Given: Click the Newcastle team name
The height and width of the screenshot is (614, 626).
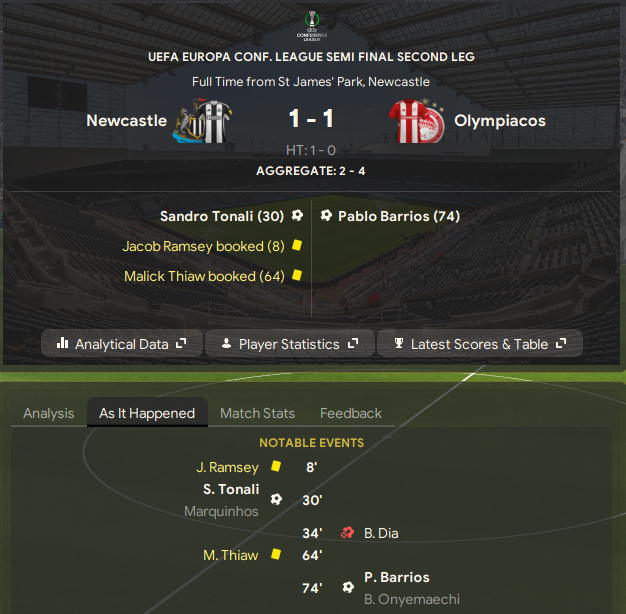Looking at the screenshot, I should [126, 121].
